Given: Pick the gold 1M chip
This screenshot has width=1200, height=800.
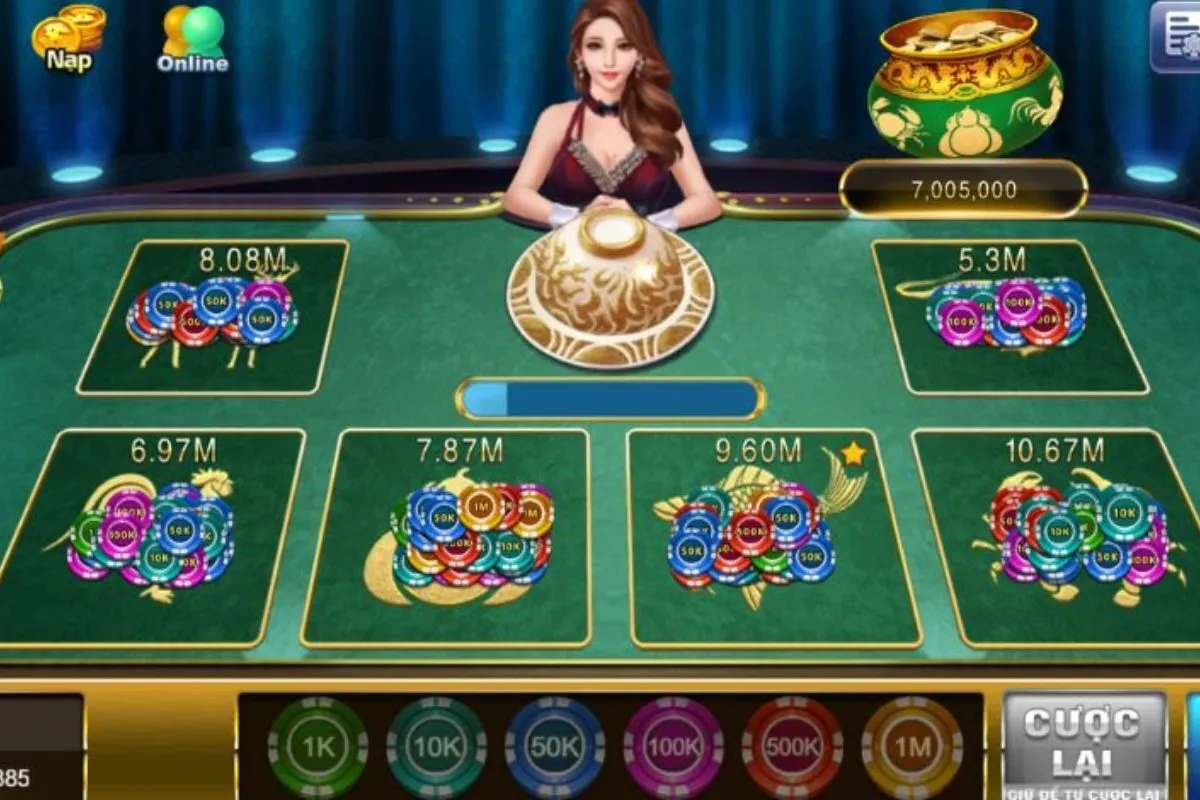Looking at the screenshot, I should pyautogui.click(x=911, y=747).
